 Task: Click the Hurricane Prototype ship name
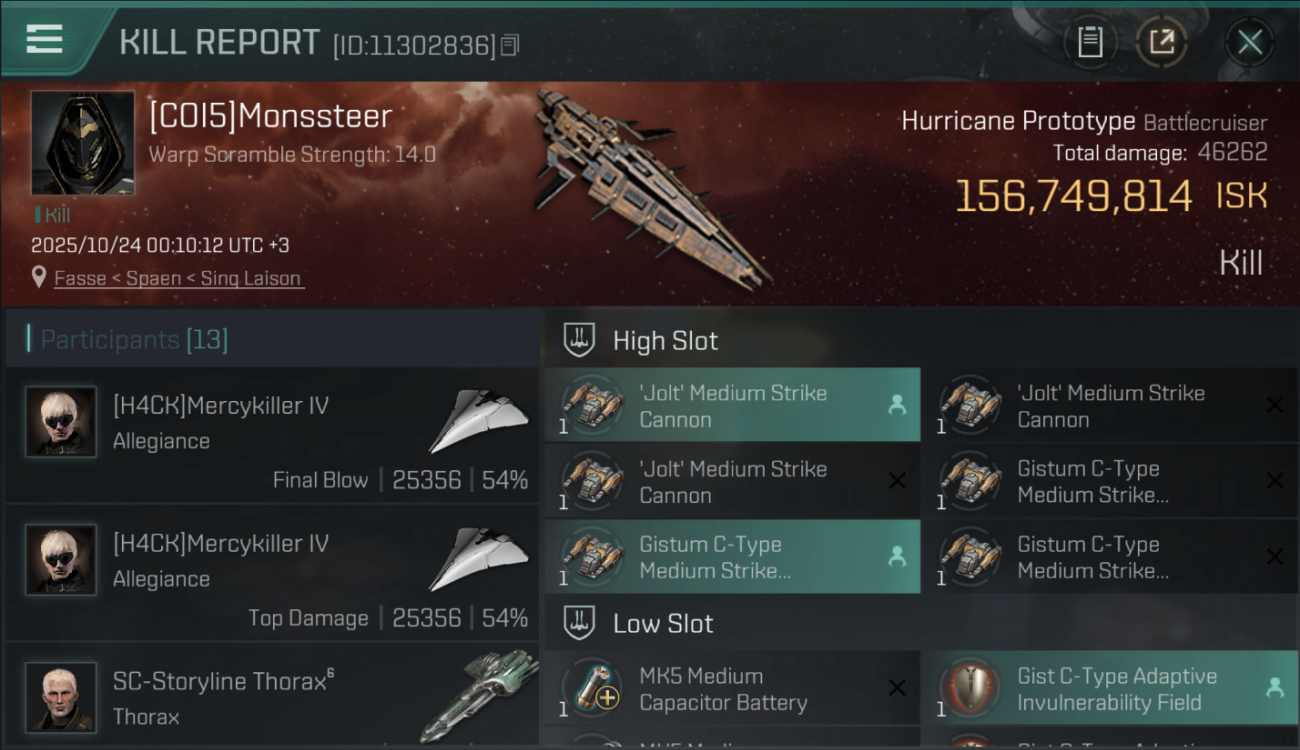point(1018,122)
